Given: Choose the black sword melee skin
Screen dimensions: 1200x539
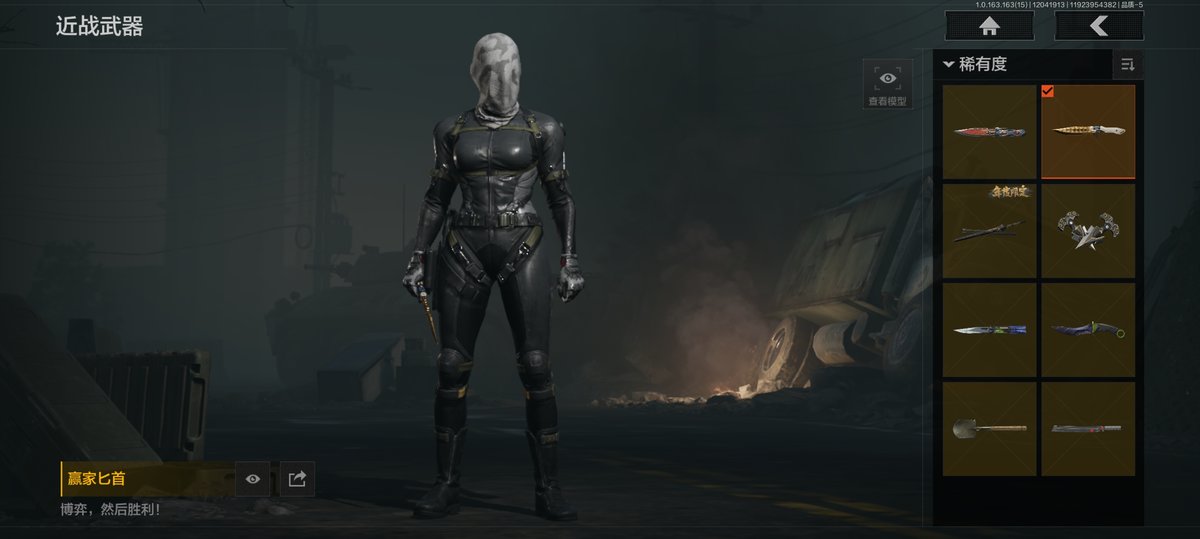Looking at the screenshot, I should (989, 231).
